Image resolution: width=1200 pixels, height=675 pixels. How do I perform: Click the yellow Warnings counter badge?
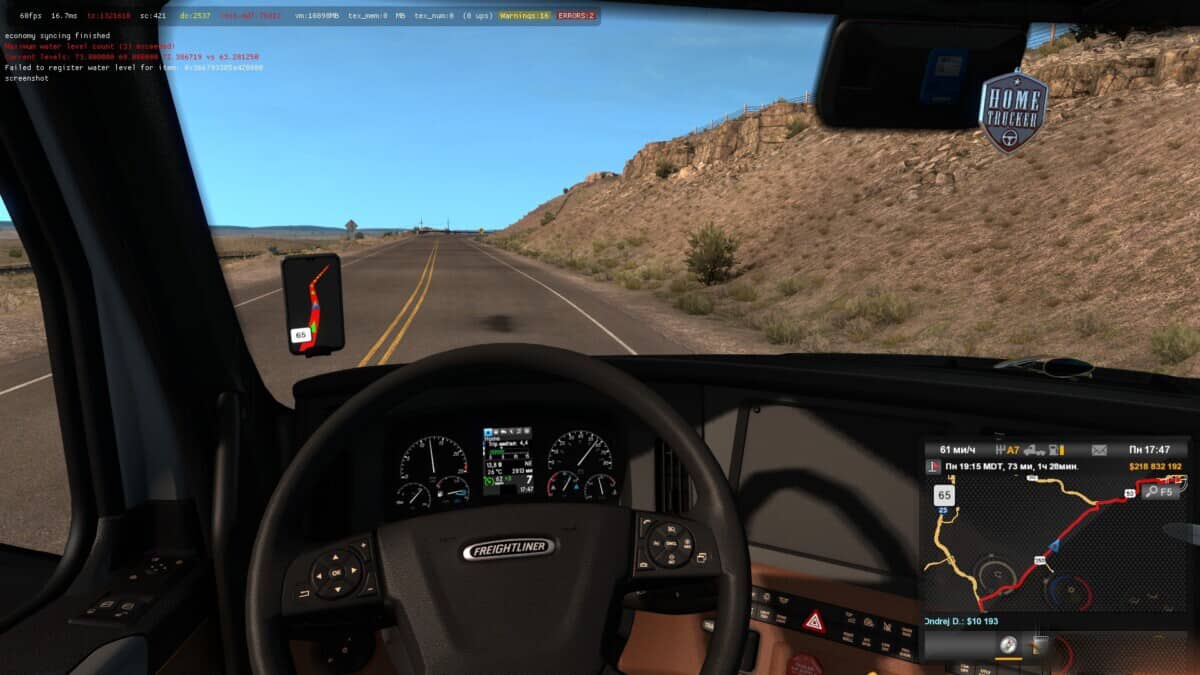coord(526,16)
